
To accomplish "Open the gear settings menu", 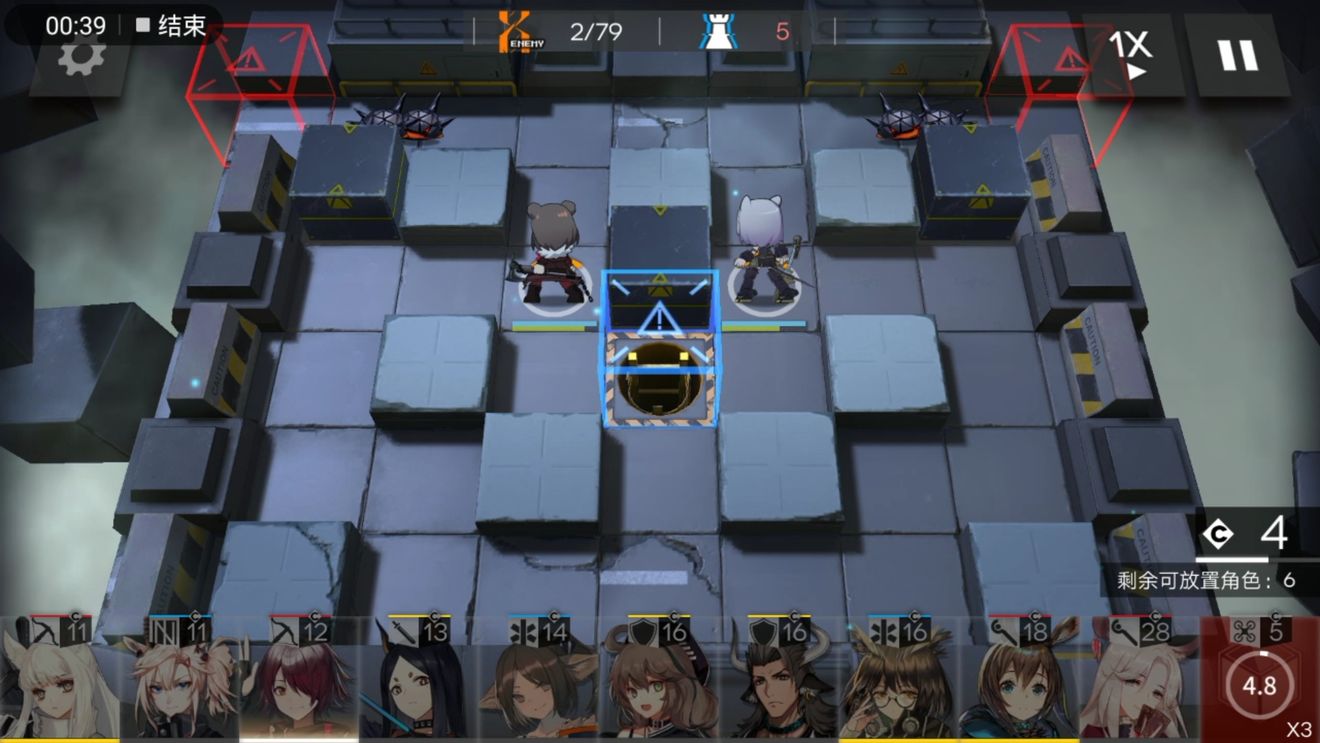I will 81,57.
